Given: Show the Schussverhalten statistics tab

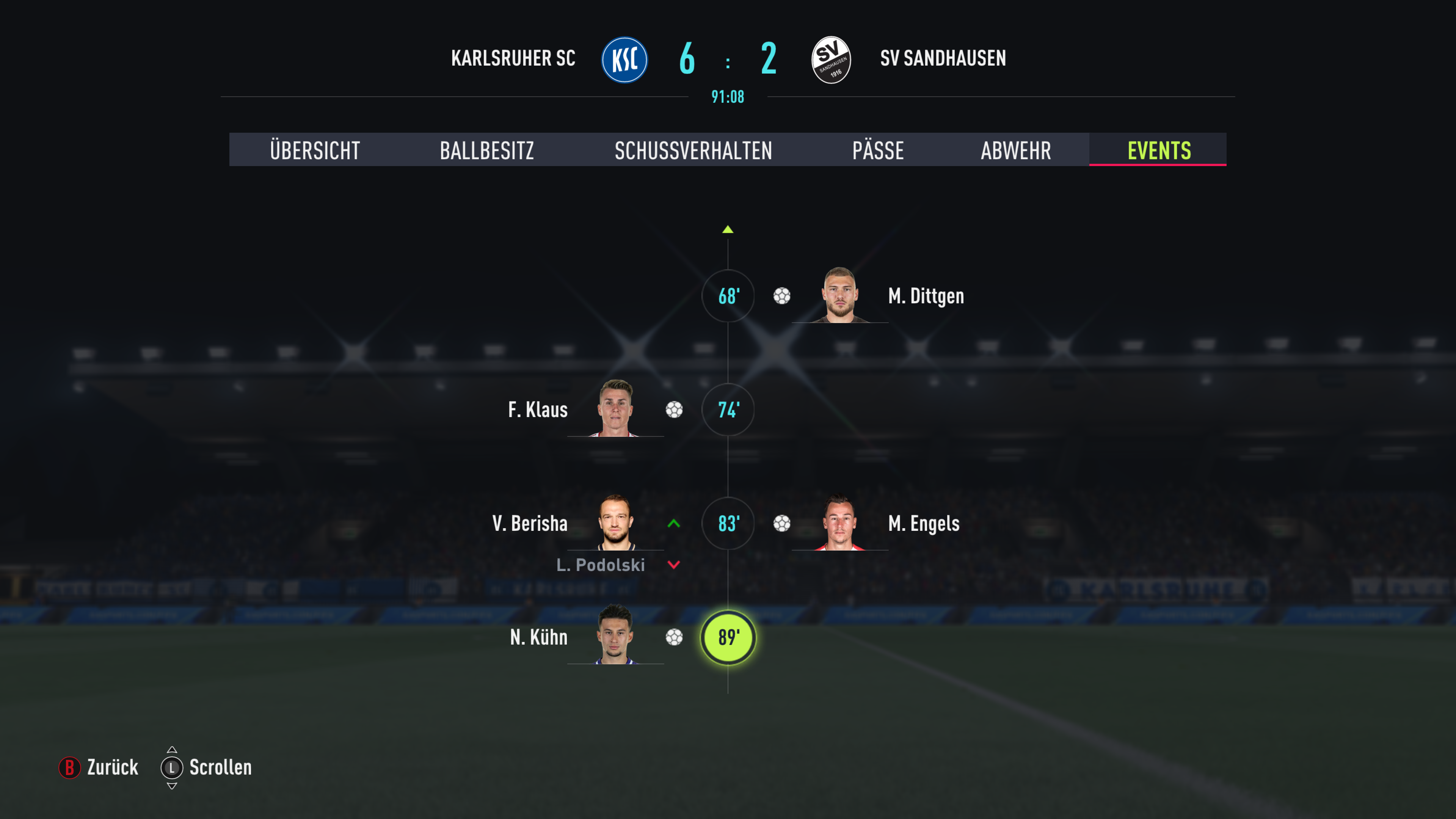Looking at the screenshot, I should 693,150.
